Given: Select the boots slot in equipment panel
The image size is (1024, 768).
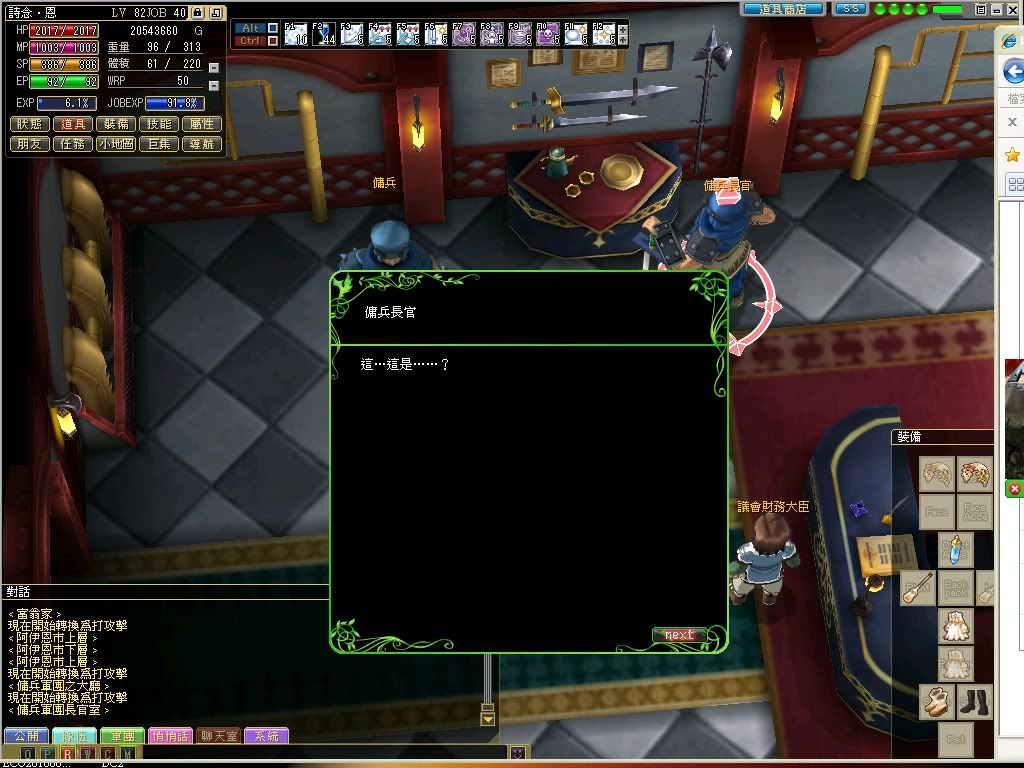Looking at the screenshot, I should pos(975,702).
